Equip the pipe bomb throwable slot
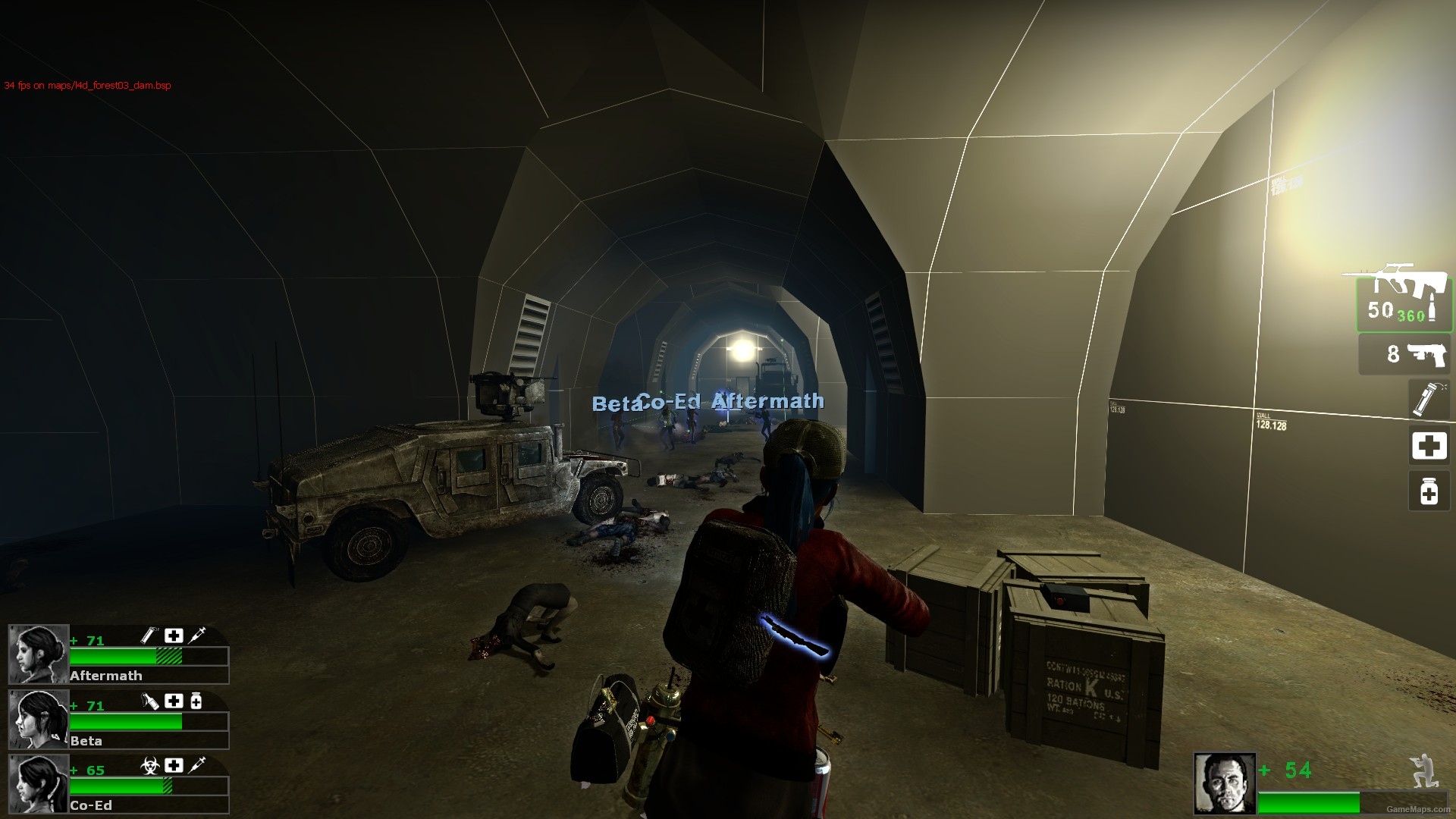 point(1429,399)
